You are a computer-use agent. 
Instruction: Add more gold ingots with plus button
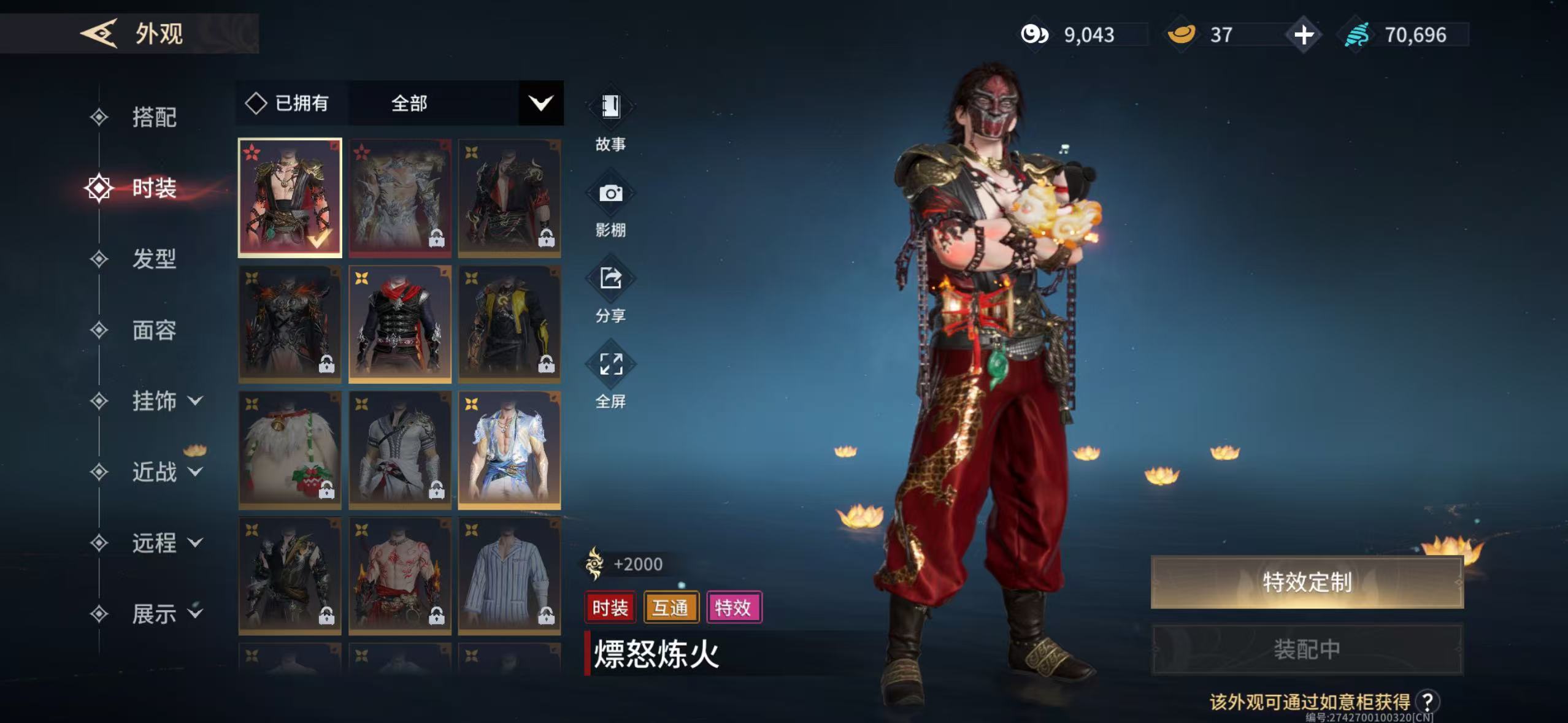(1304, 34)
